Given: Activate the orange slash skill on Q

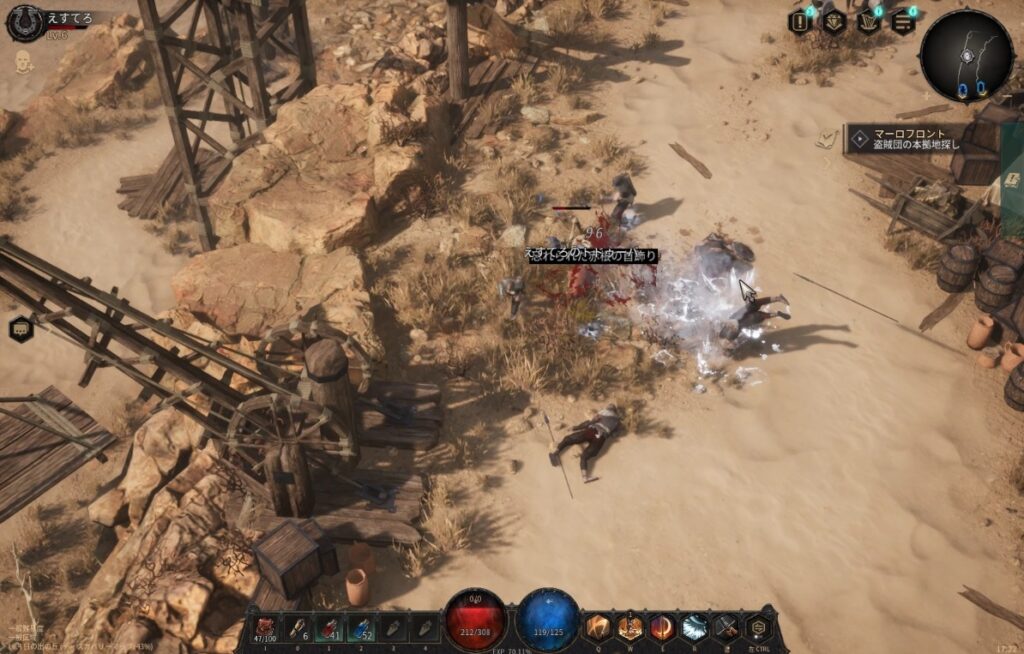Looking at the screenshot, I should [x=598, y=628].
